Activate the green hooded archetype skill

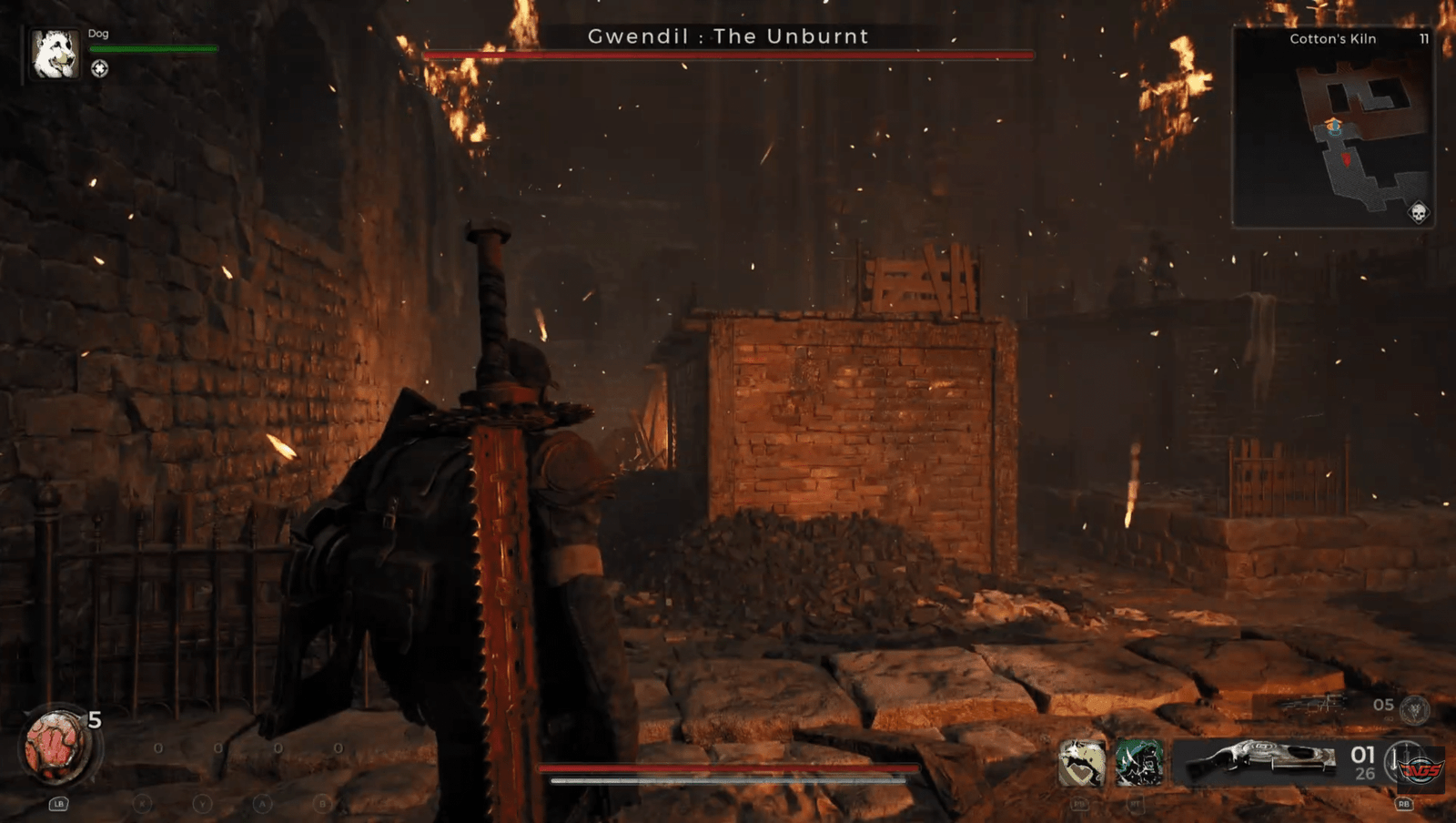1138,762
